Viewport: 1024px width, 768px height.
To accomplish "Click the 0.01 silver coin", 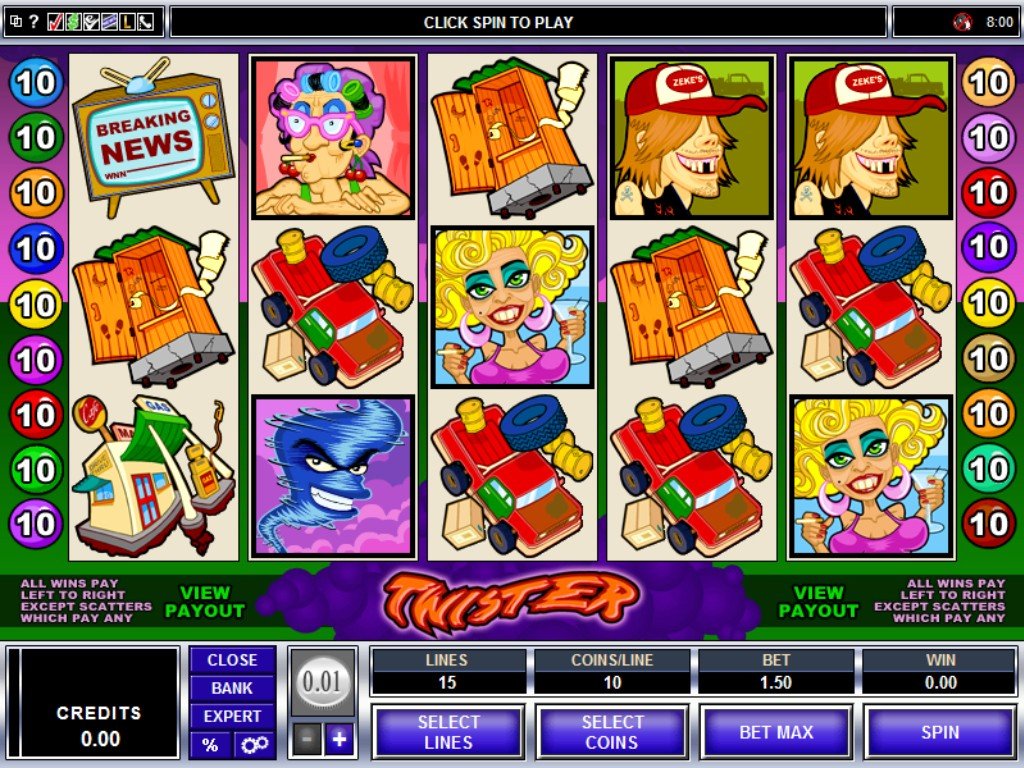I will click(x=322, y=683).
